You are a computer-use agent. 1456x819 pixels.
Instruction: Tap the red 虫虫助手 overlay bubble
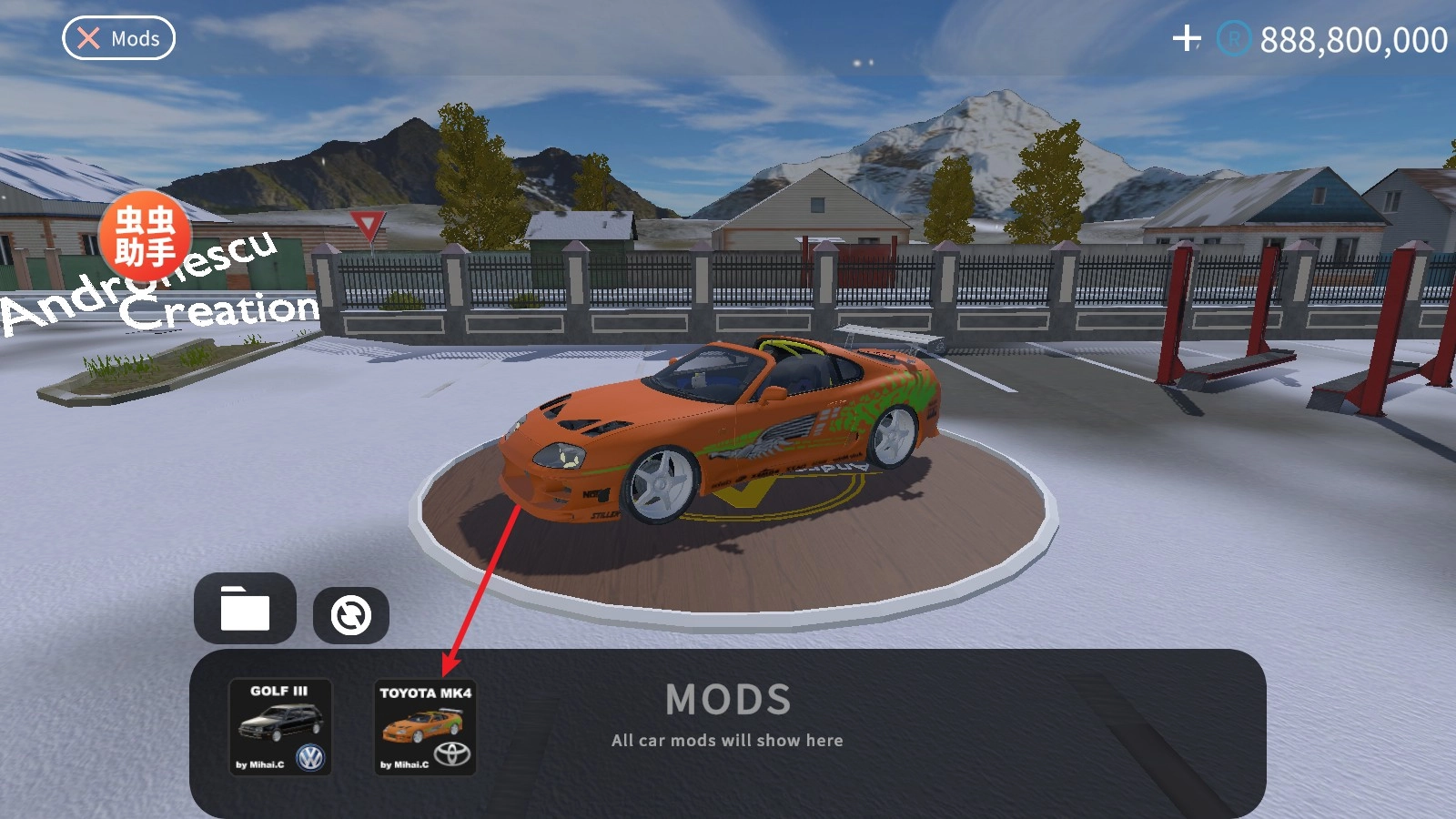pos(145,235)
